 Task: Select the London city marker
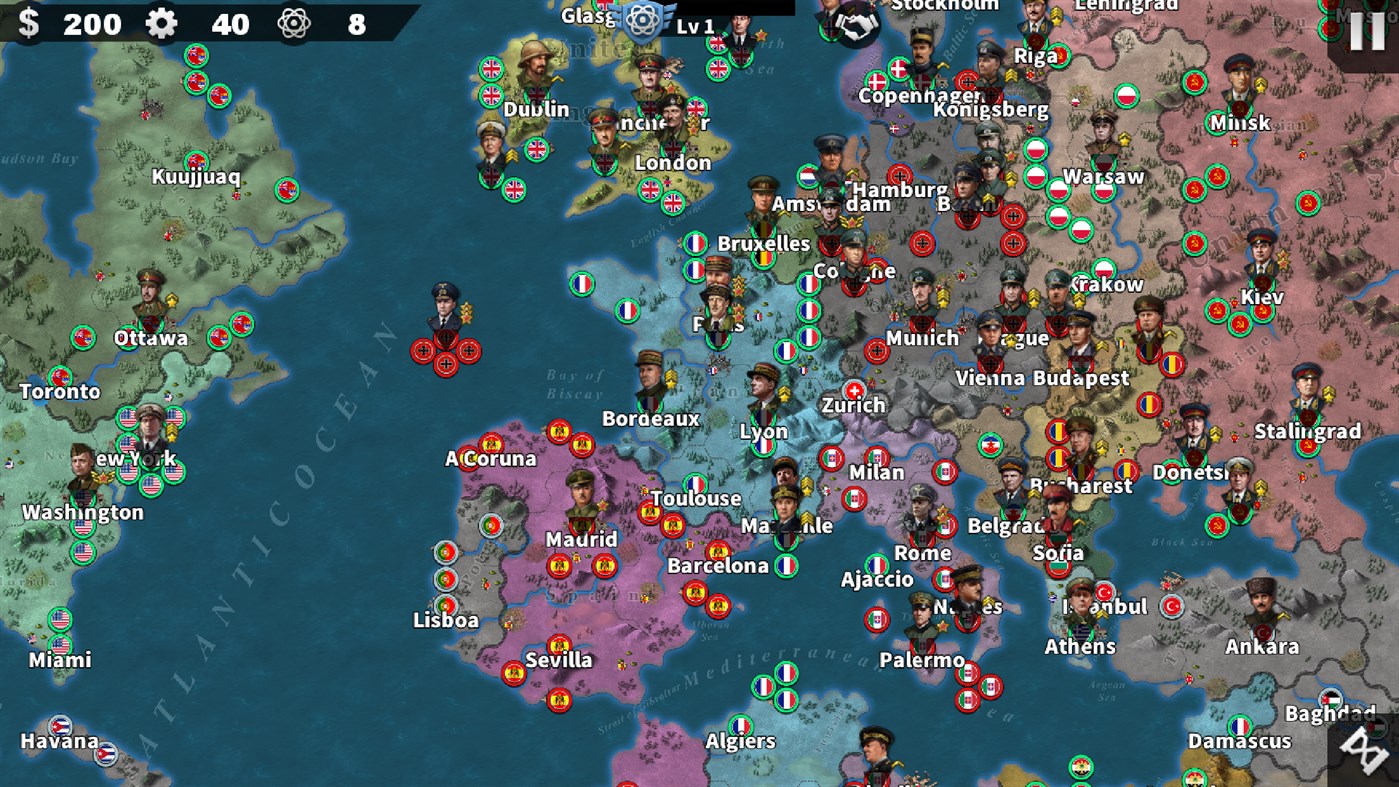point(672,162)
